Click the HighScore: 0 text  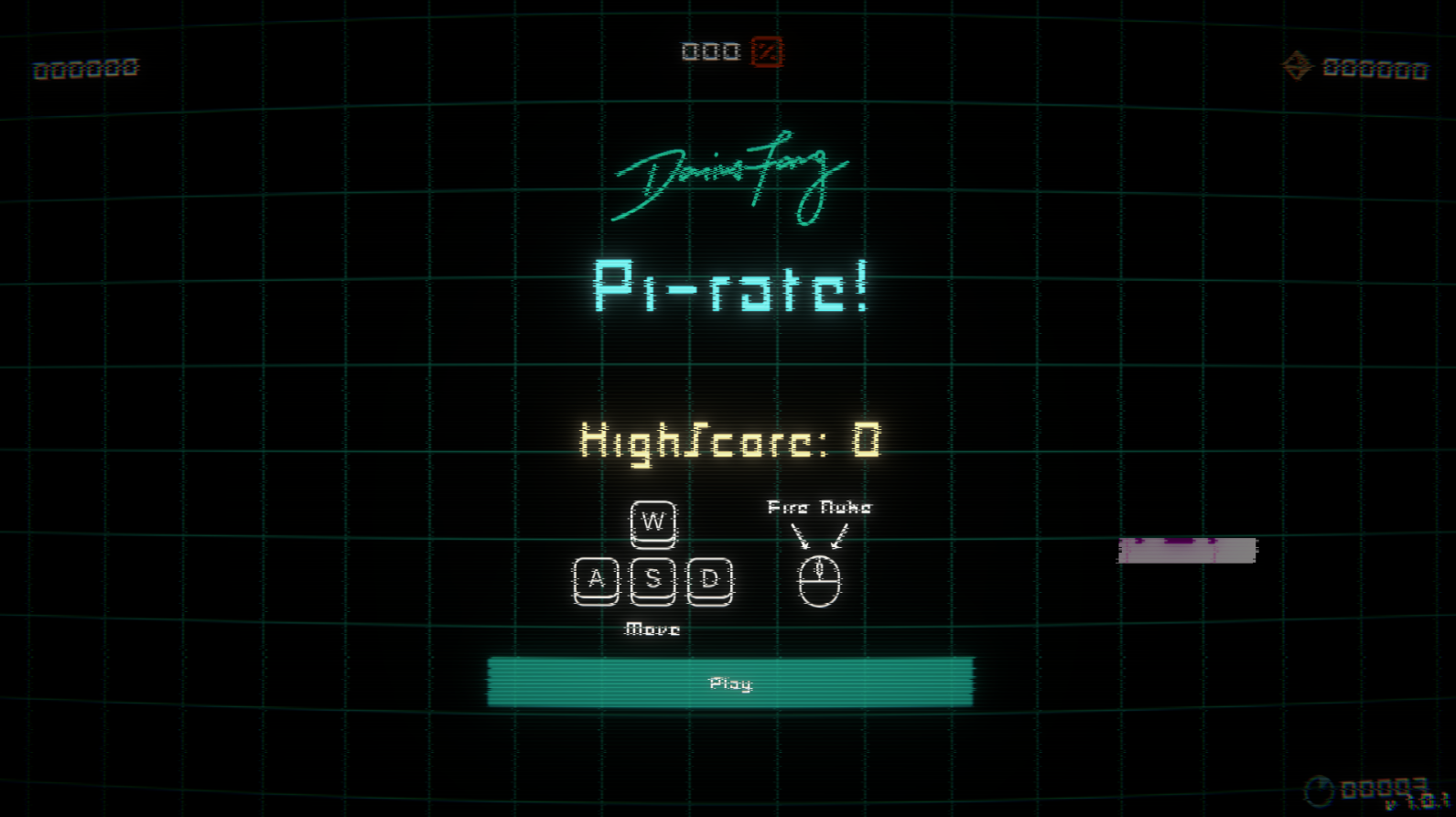pos(729,442)
